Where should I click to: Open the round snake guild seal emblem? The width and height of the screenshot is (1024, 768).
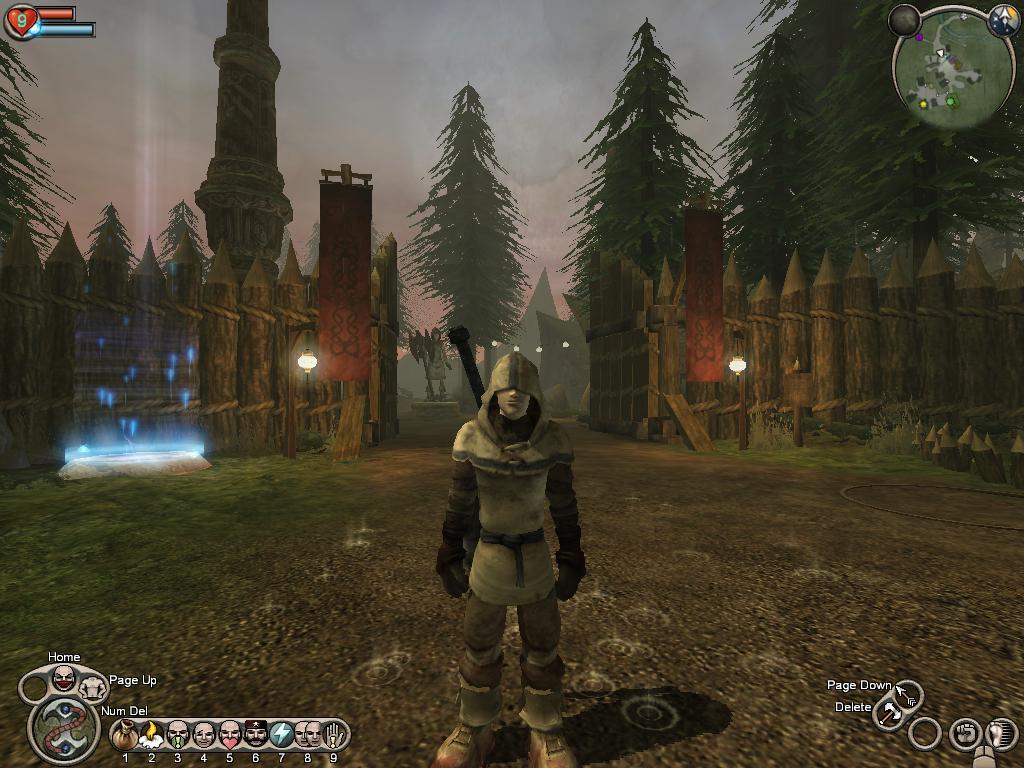(64, 729)
